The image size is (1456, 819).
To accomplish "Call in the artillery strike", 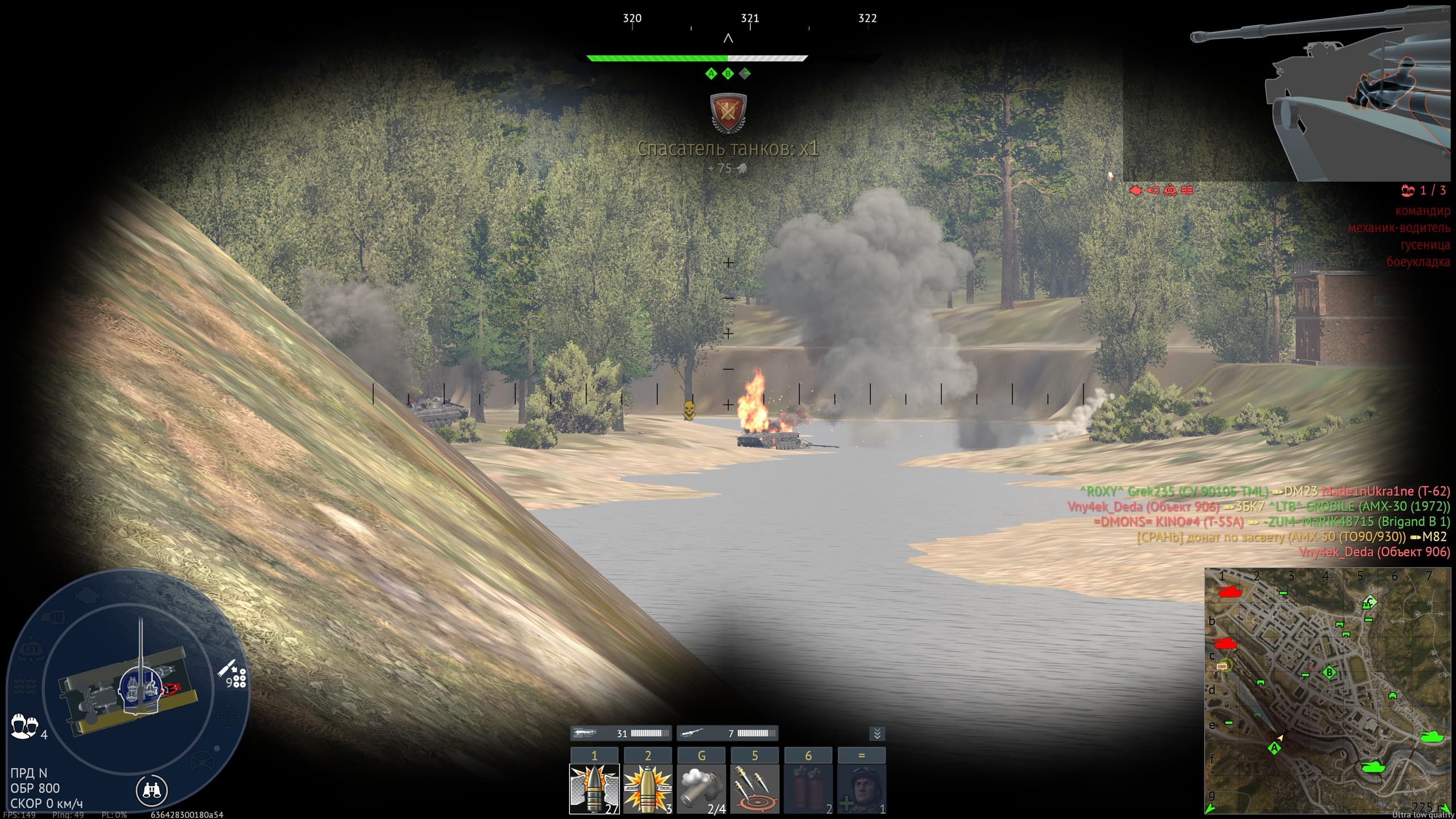I will click(755, 788).
